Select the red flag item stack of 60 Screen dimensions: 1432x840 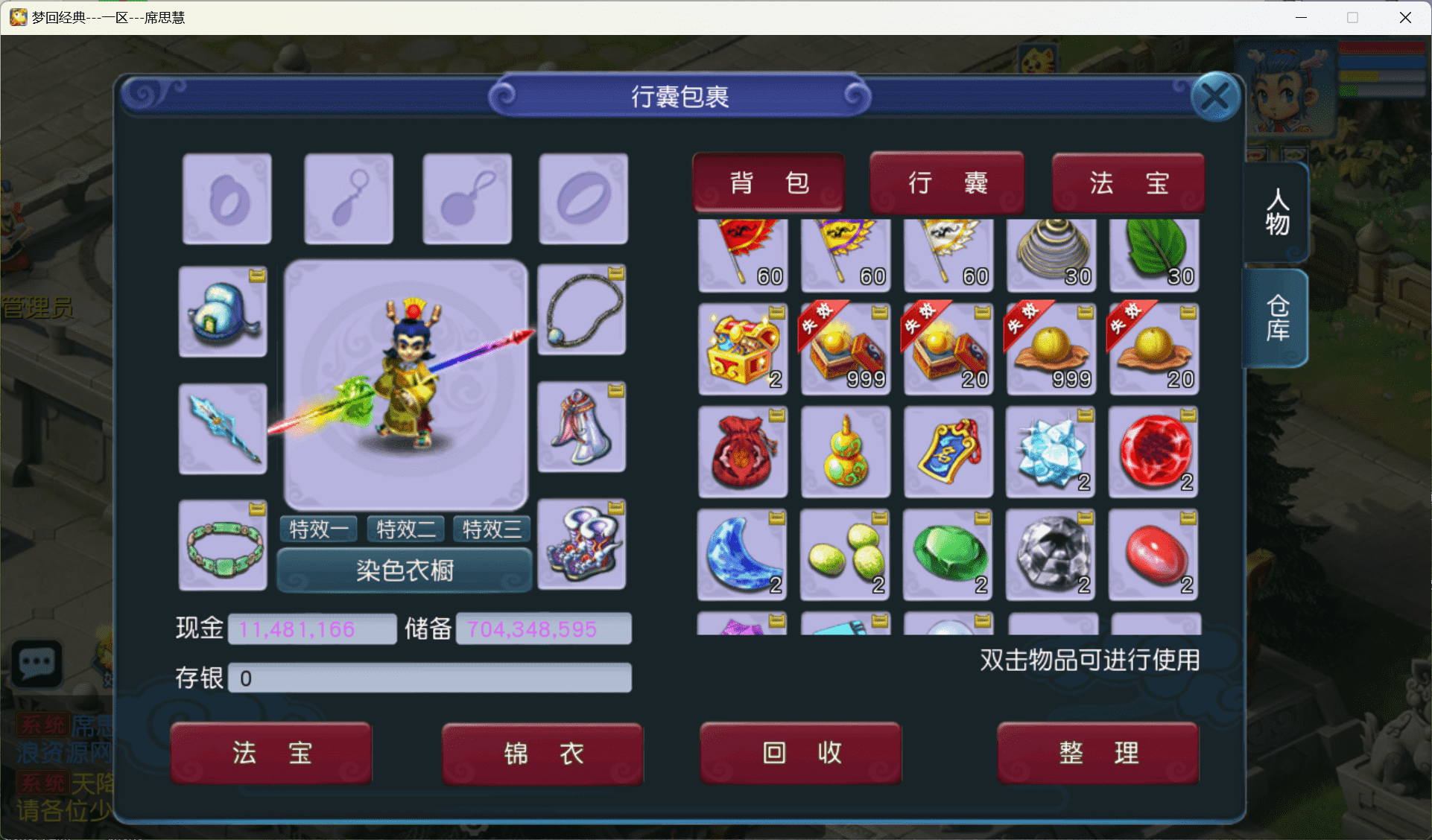743,255
